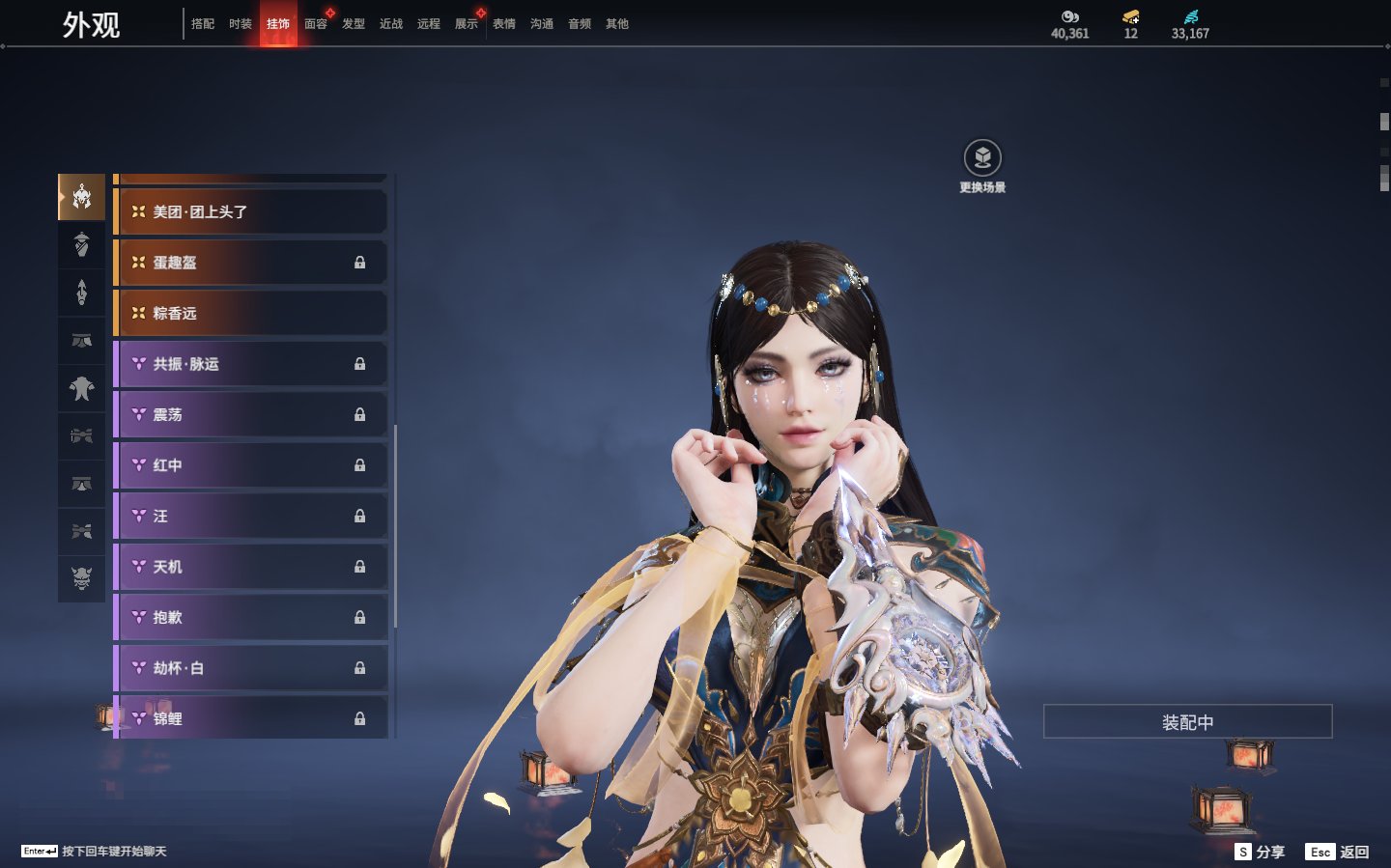
Task: Click 返回 to go back
Action: [x=1338, y=852]
